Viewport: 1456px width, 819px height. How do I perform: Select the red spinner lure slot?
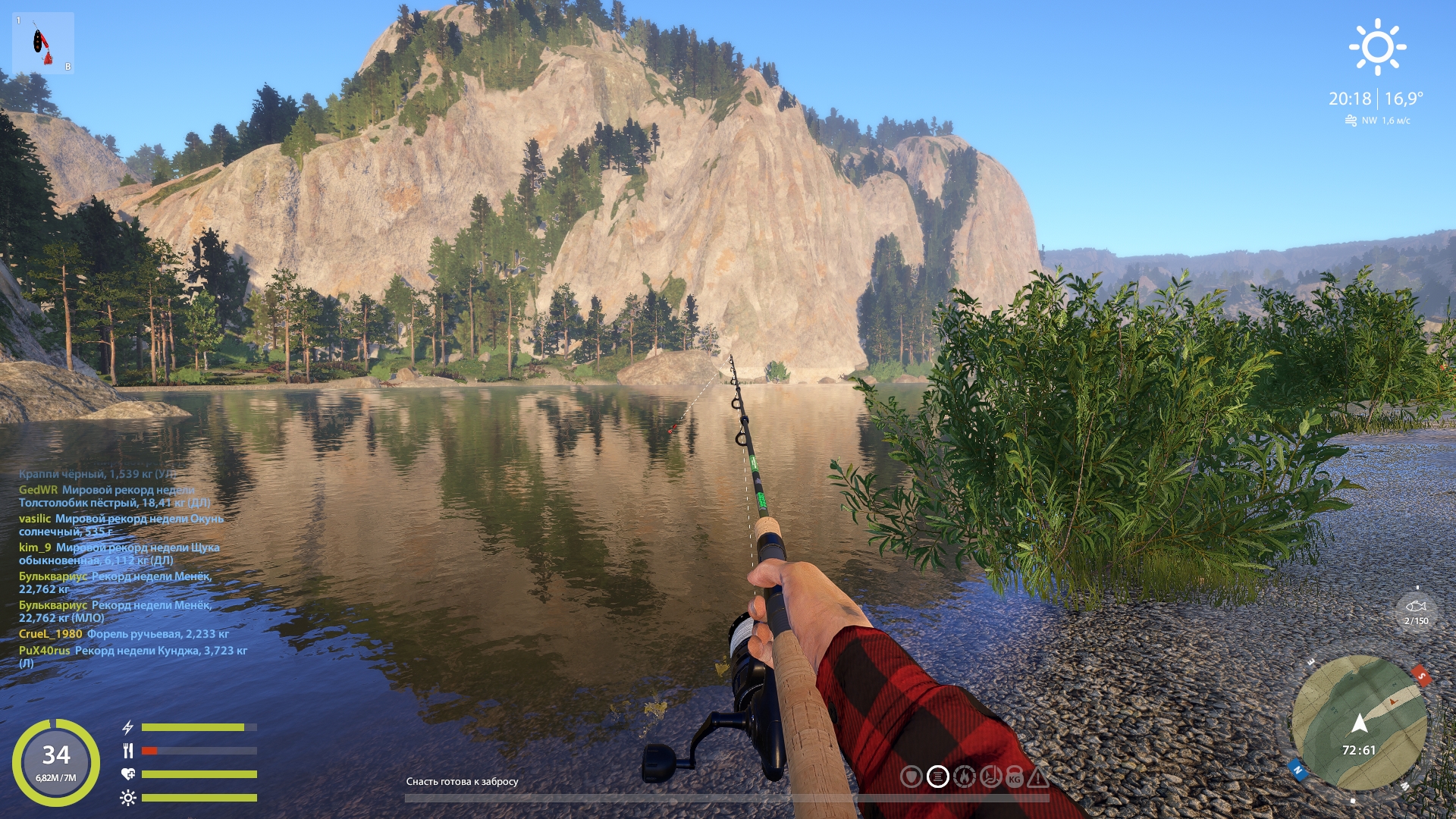[42, 43]
